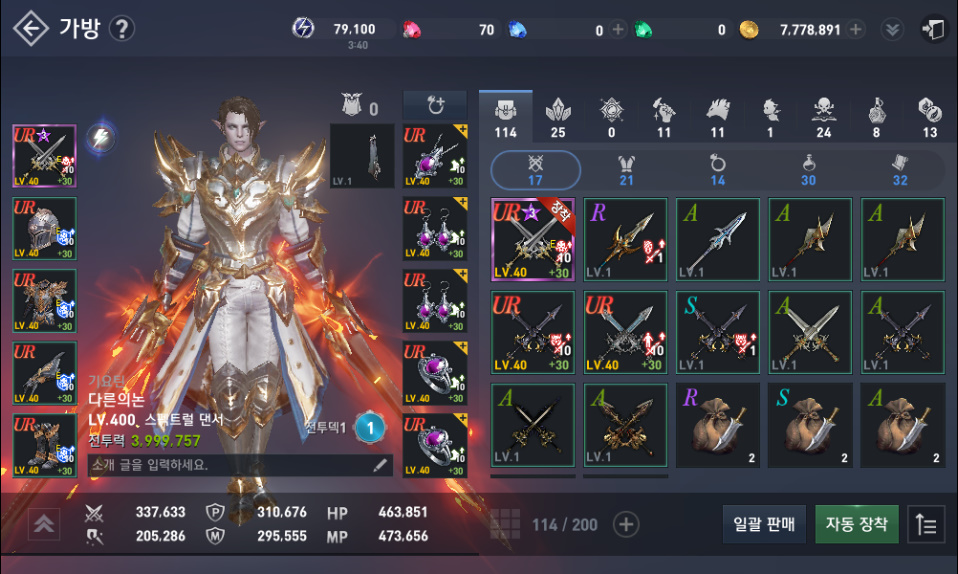Expand bag capacity with plus button
This screenshot has height=574, width=958.
coord(626,524)
